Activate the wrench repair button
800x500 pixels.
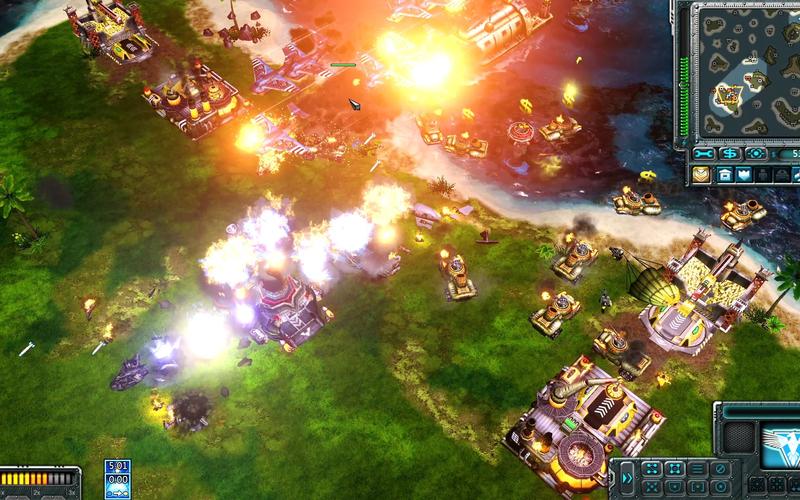(705, 153)
